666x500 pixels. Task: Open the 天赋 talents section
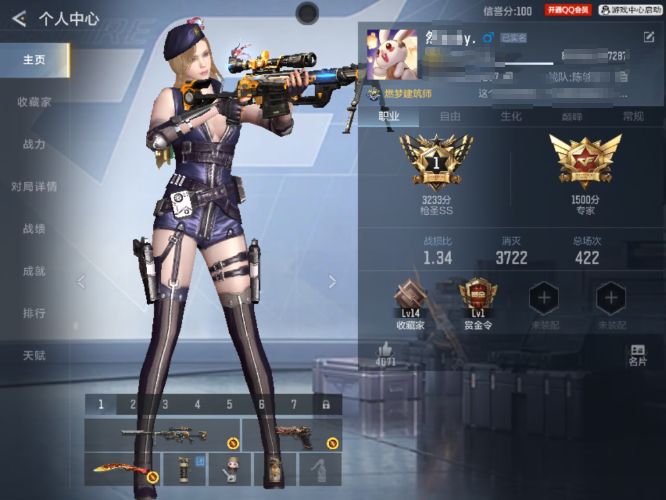(34, 355)
